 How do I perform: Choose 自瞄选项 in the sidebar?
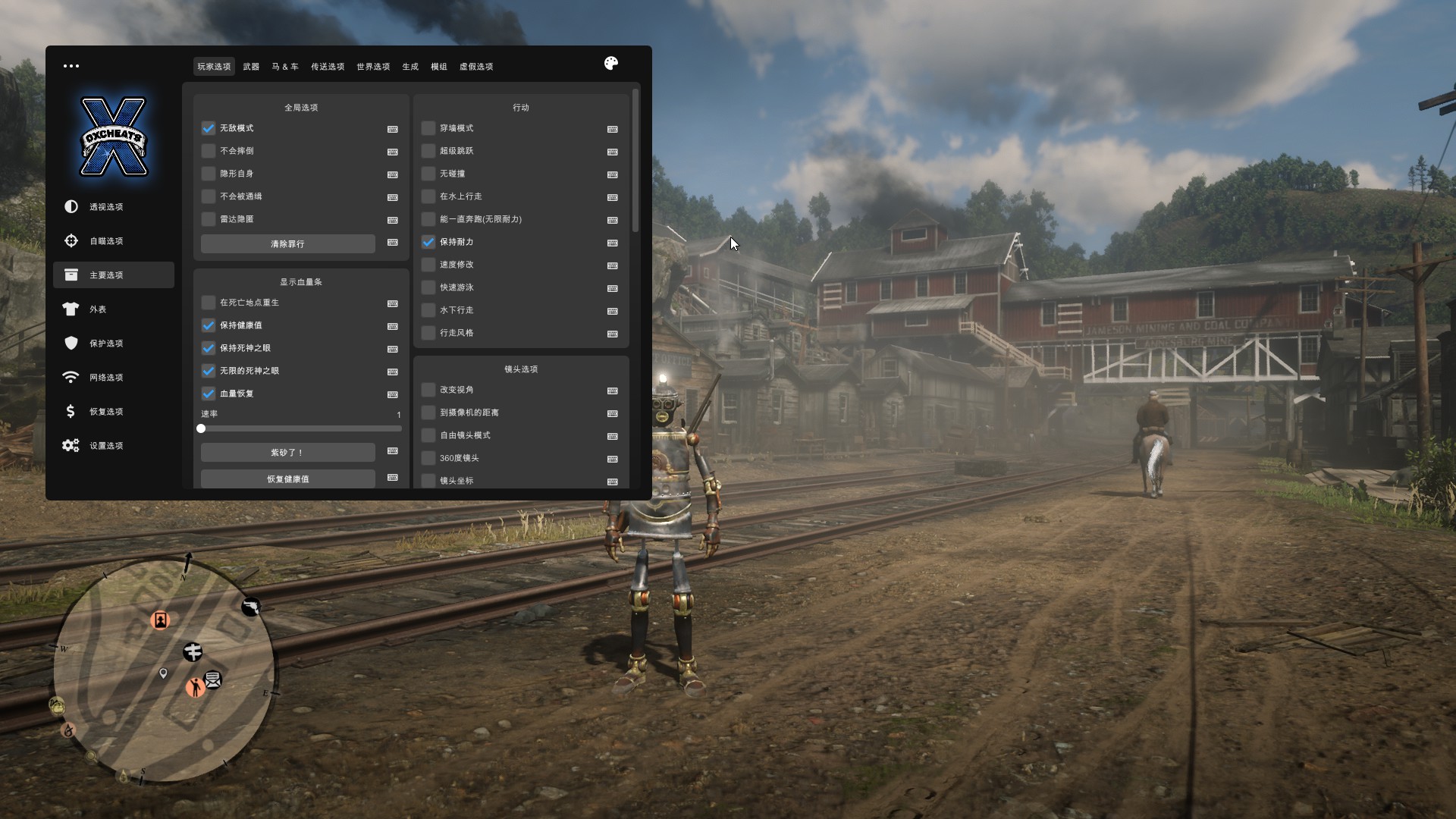106,241
